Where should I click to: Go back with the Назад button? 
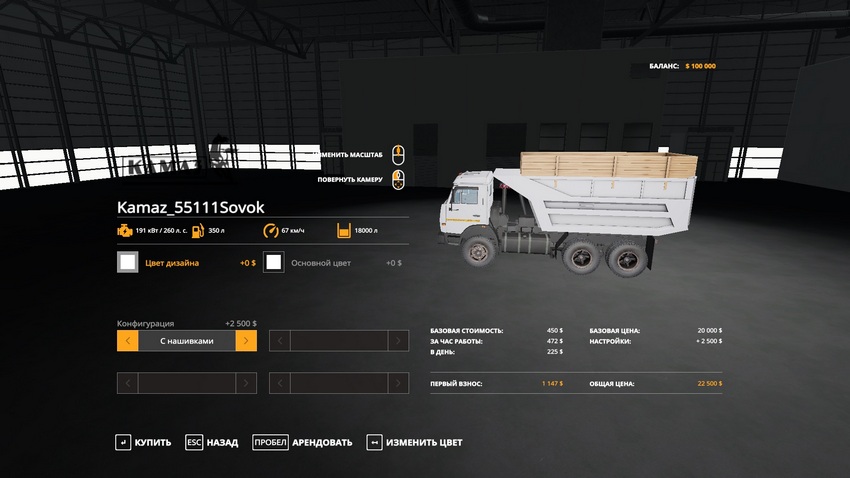(211, 442)
